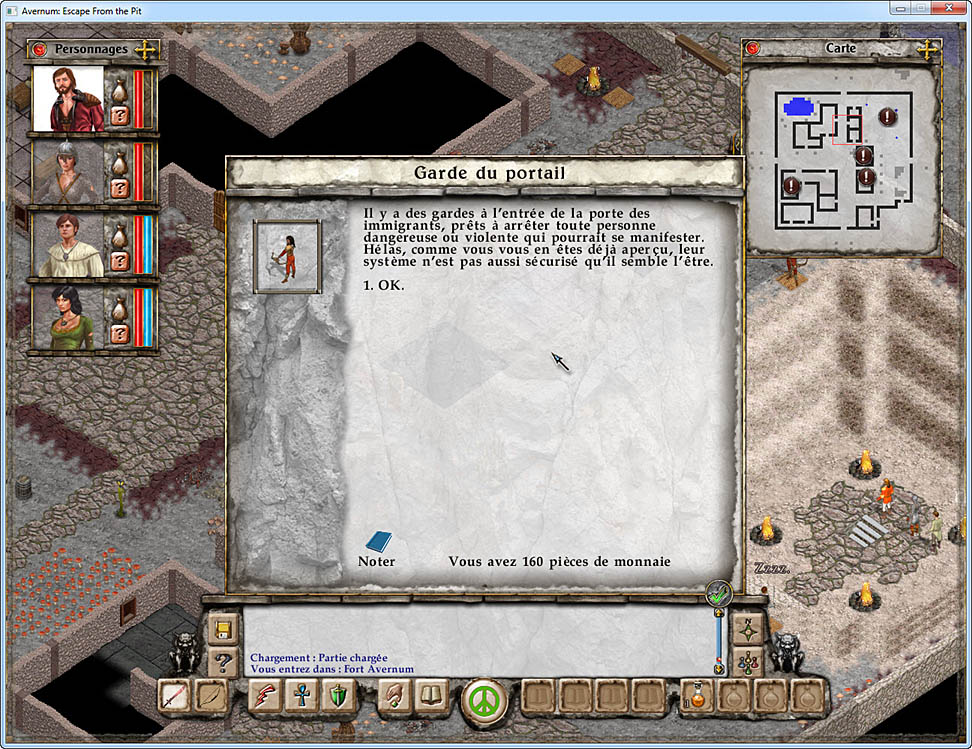Open the question mark info for the white-tunic character

pos(119,261)
